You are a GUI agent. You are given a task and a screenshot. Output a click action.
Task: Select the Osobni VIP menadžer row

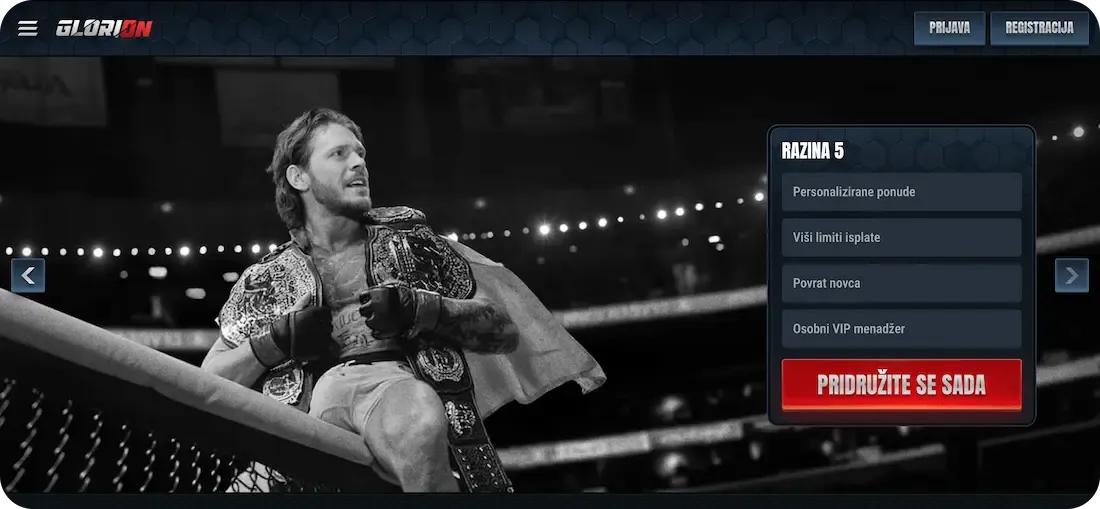[x=901, y=329]
